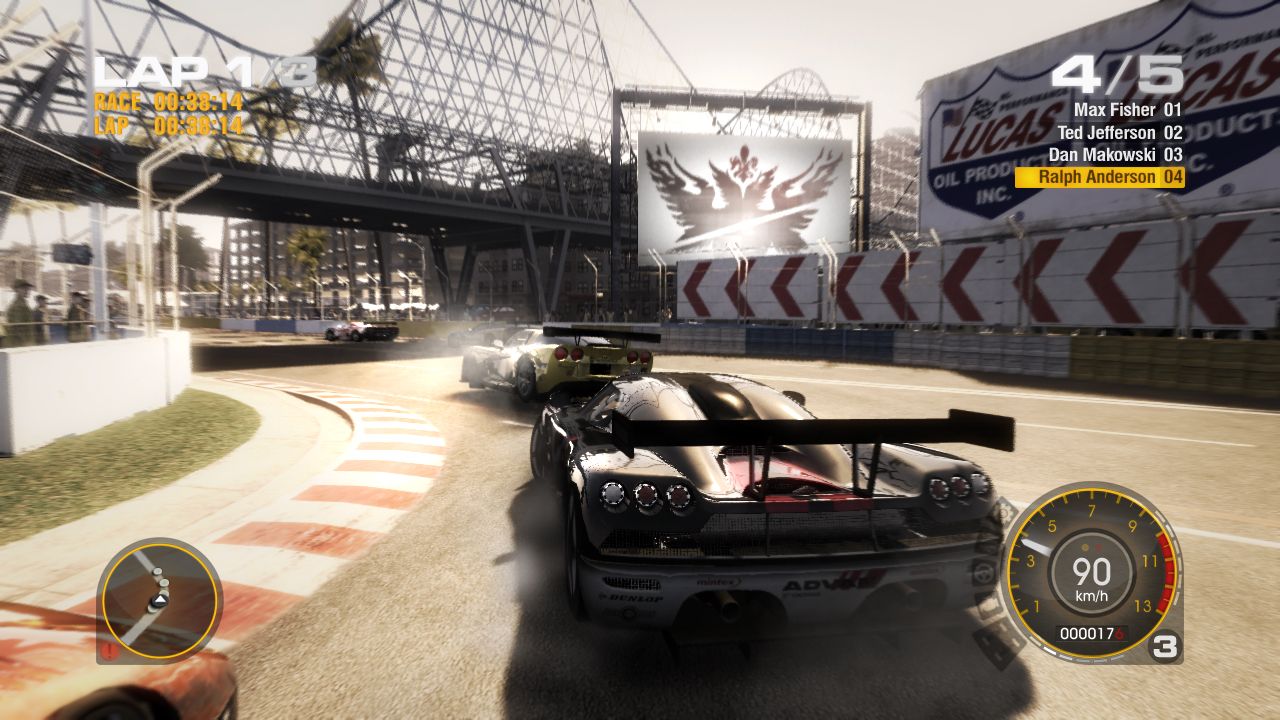Select Dan Makowski in the standings list

coord(1101,155)
